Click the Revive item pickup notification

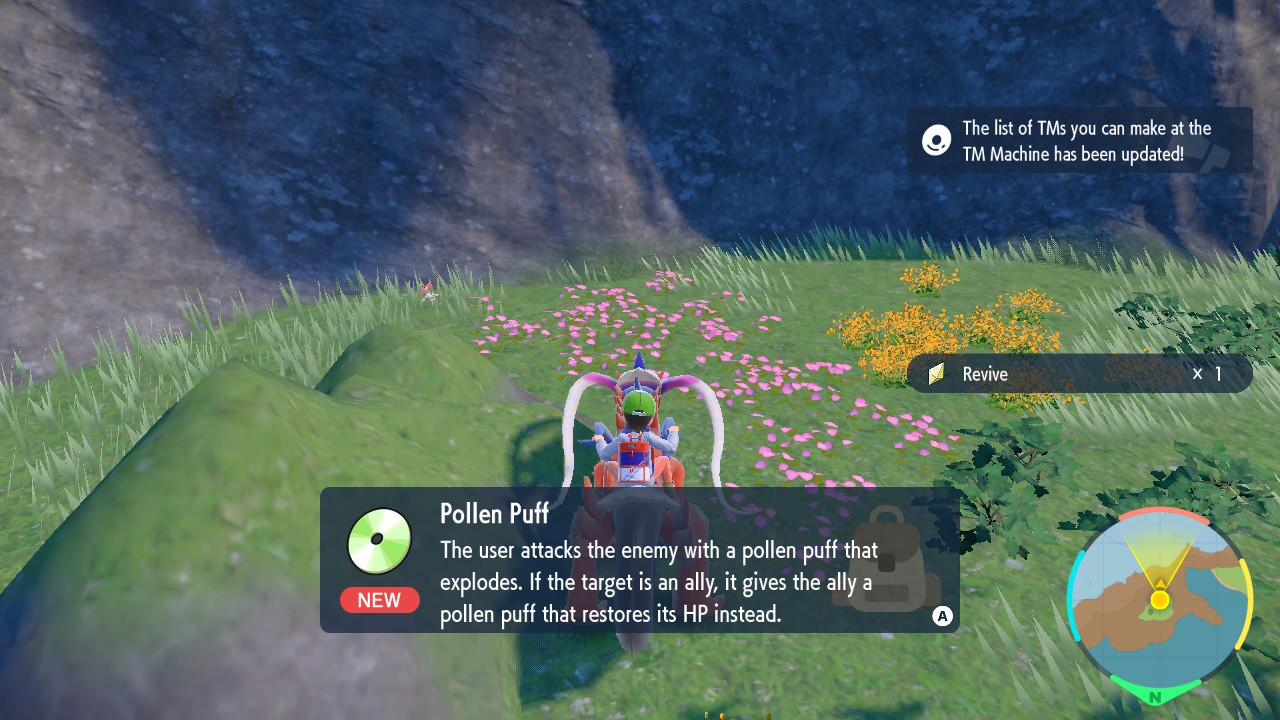click(1079, 374)
